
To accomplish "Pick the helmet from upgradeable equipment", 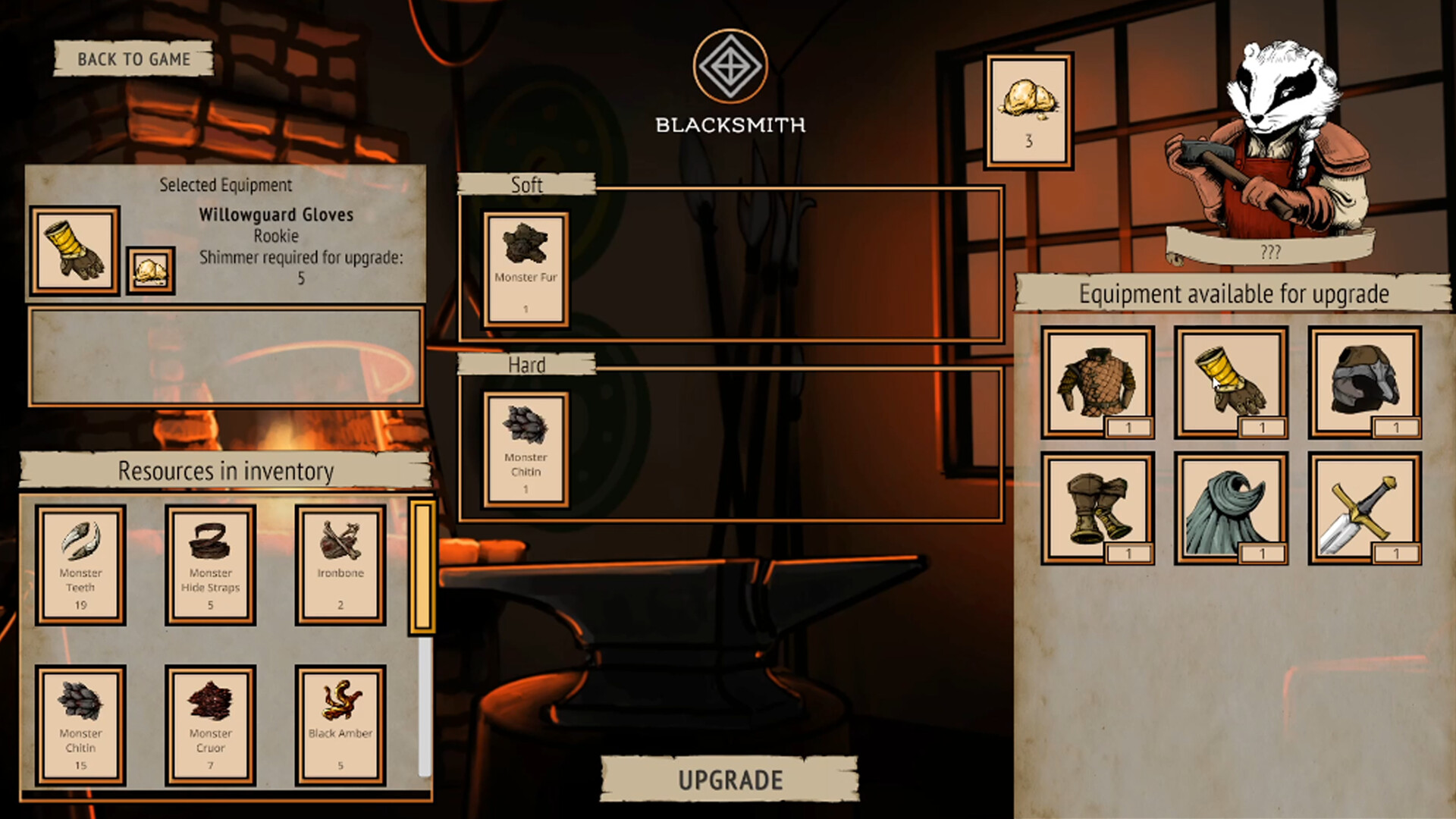I will (1364, 382).
